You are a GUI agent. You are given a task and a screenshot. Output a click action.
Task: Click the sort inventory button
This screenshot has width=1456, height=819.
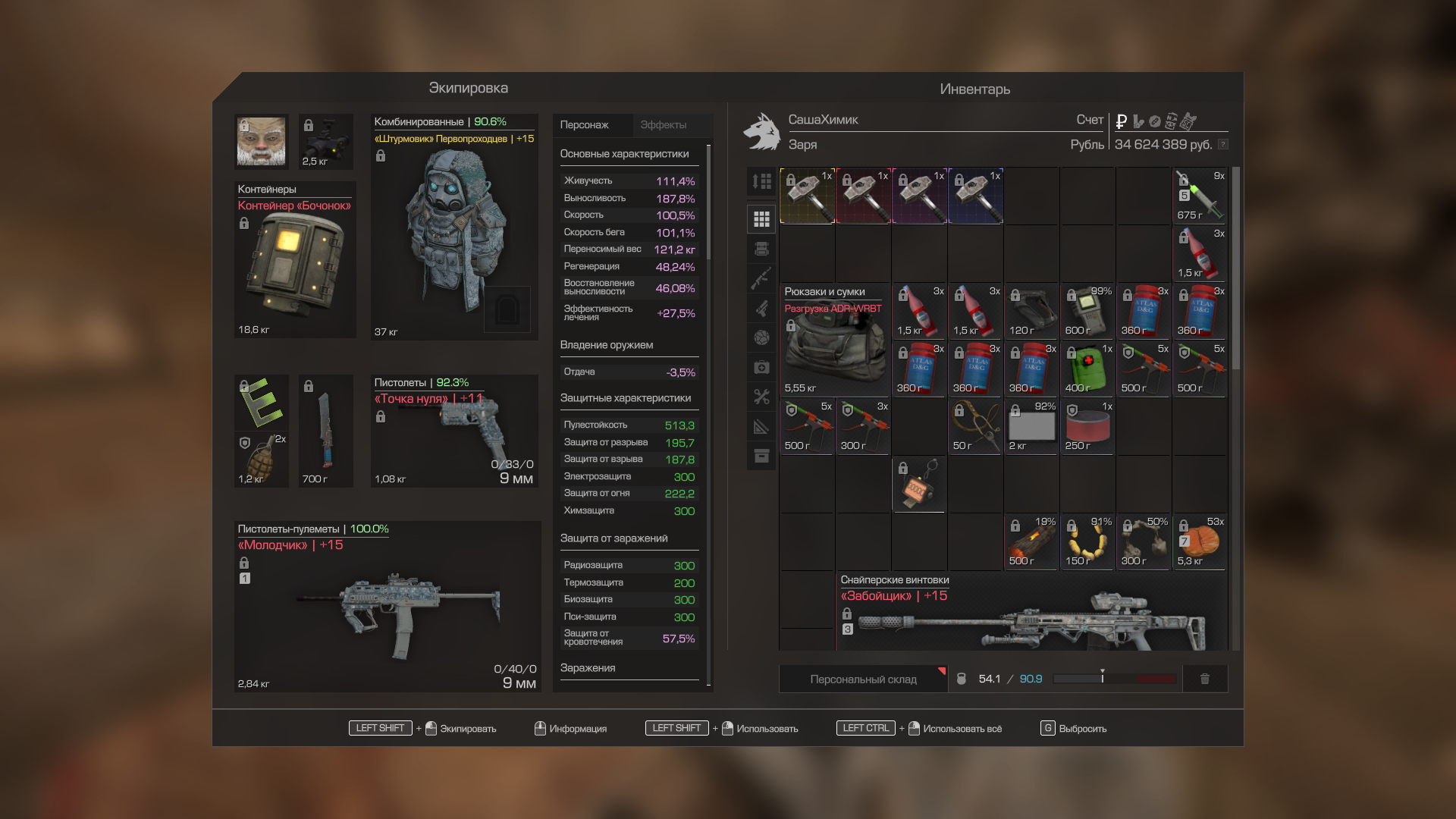pos(761,181)
